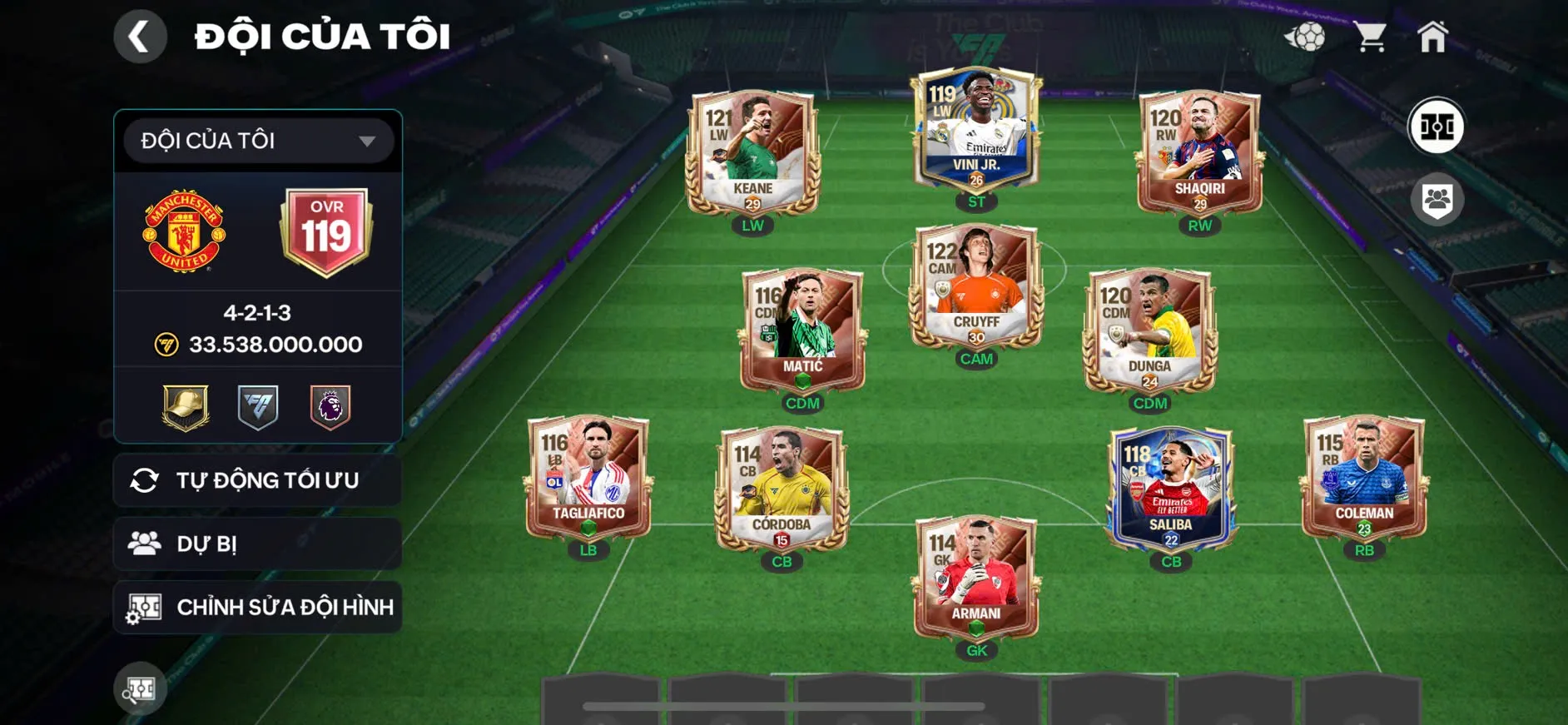Tap the back arrow beside ĐỘI CỦA TÔI
Viewport: 1568px width, 725px height.
(x=141, y=37)
